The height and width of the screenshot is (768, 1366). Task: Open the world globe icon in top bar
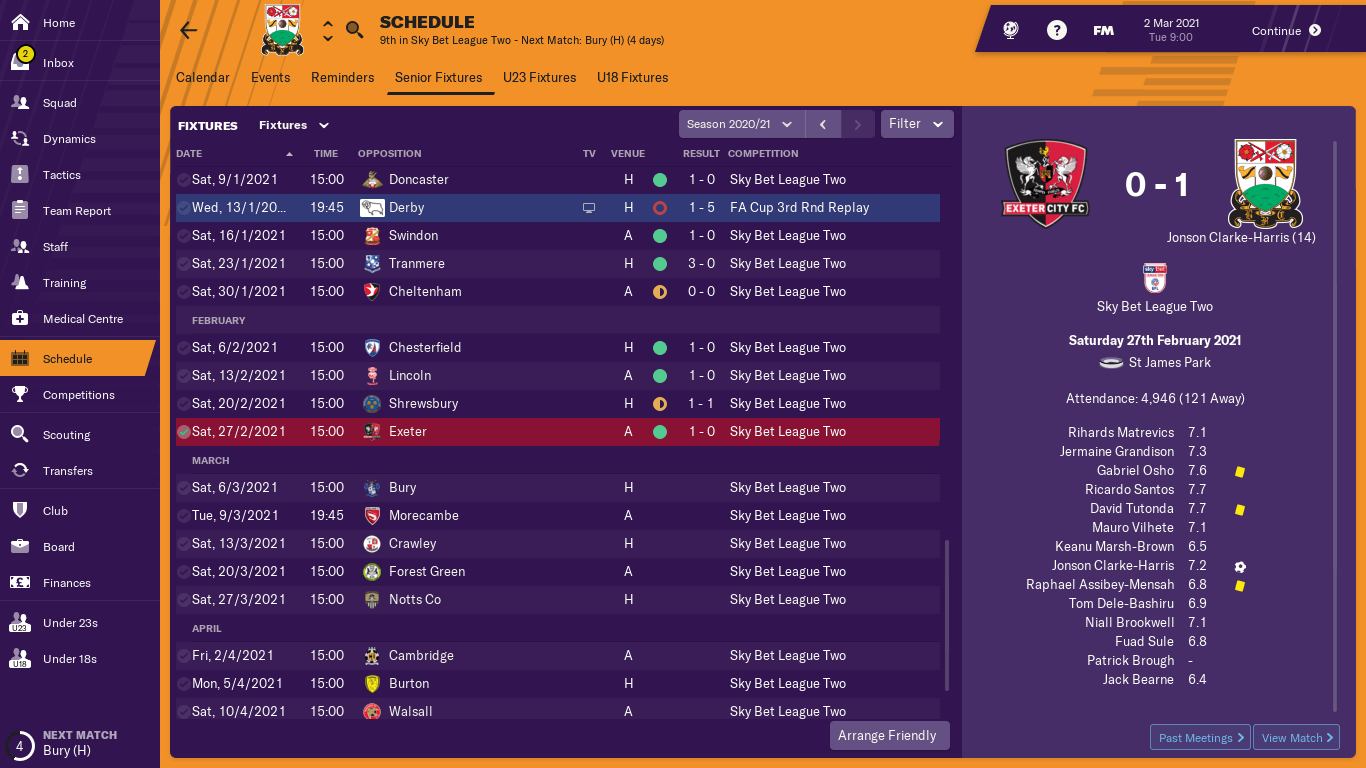[1010, 30]
